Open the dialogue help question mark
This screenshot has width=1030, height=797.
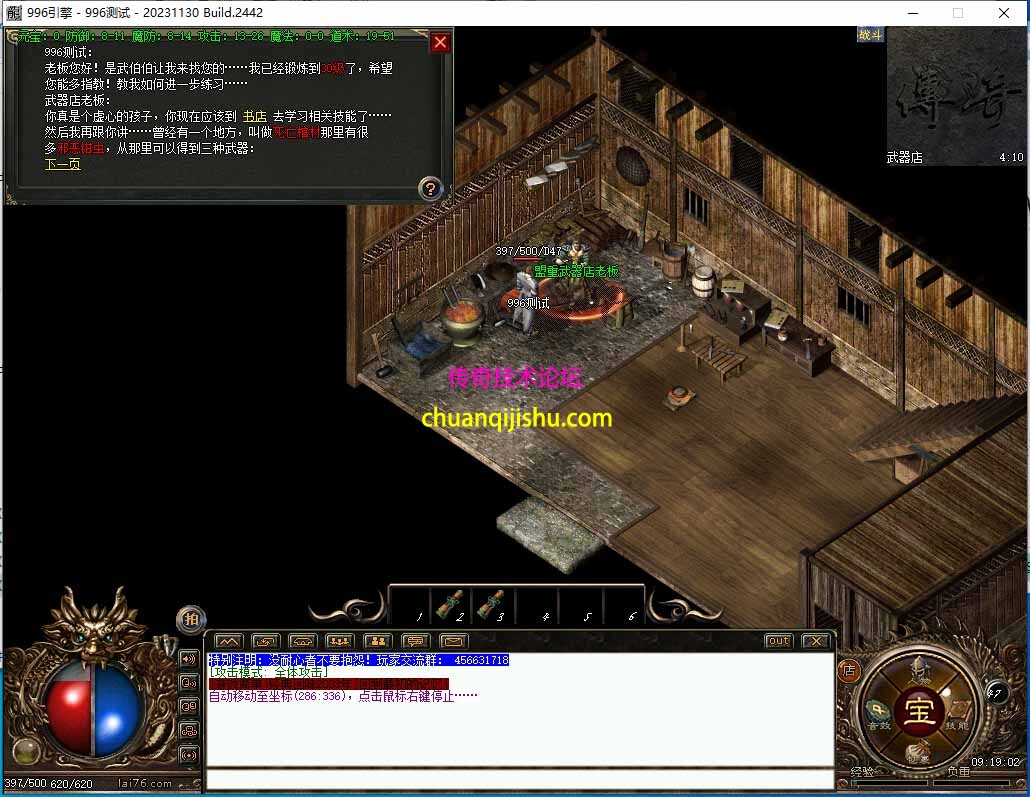[x=430, y=188]
